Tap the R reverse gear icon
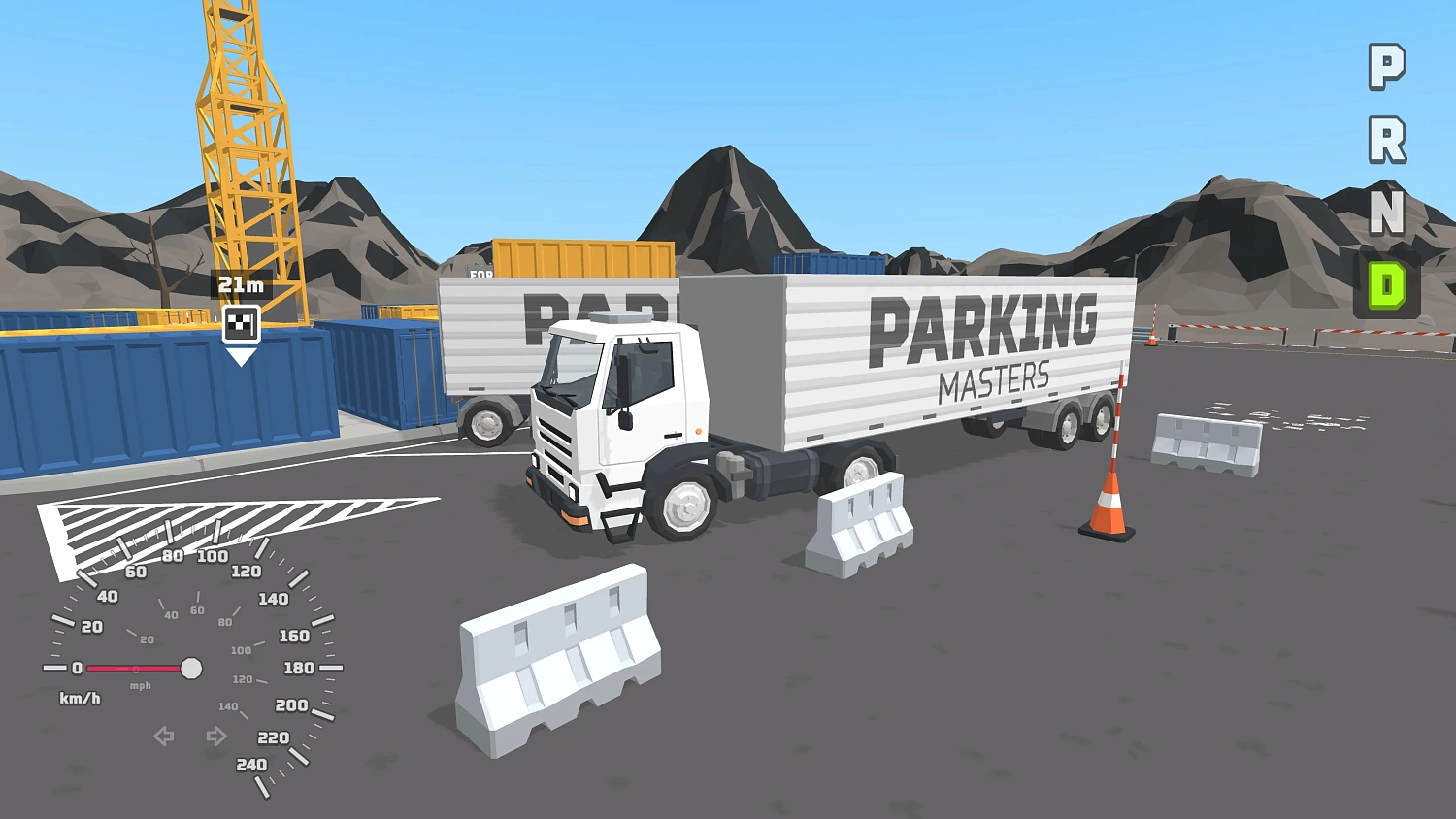This screenshot has width=1456, height=819. click(1387, 139)
